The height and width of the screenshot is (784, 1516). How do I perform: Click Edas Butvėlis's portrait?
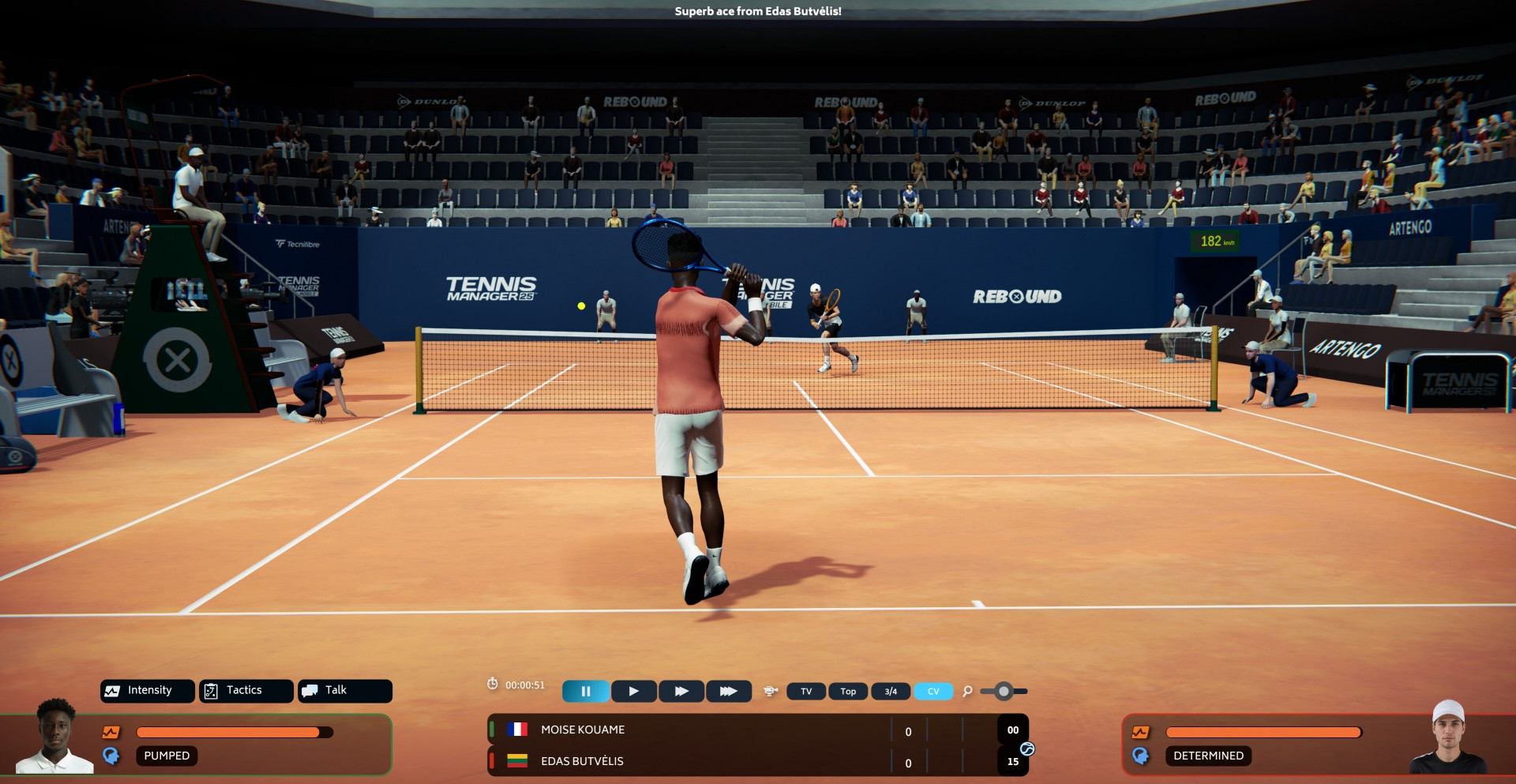(1448, 737)
